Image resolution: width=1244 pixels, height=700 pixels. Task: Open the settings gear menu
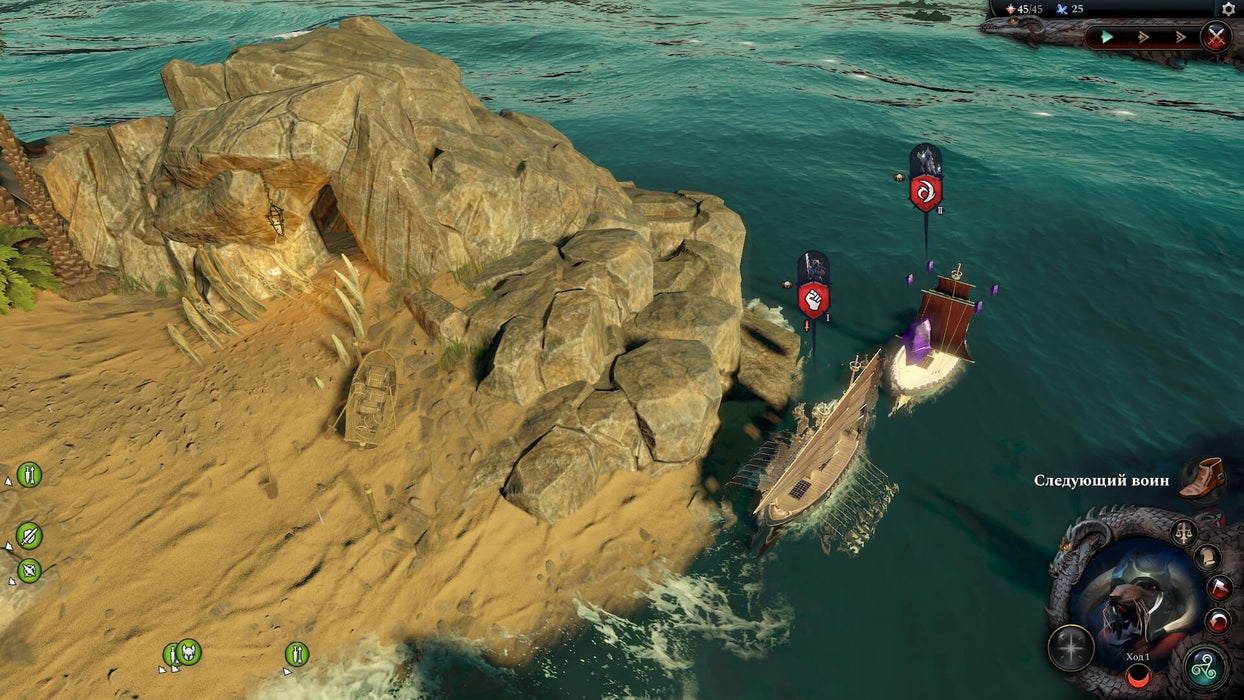1228,9
